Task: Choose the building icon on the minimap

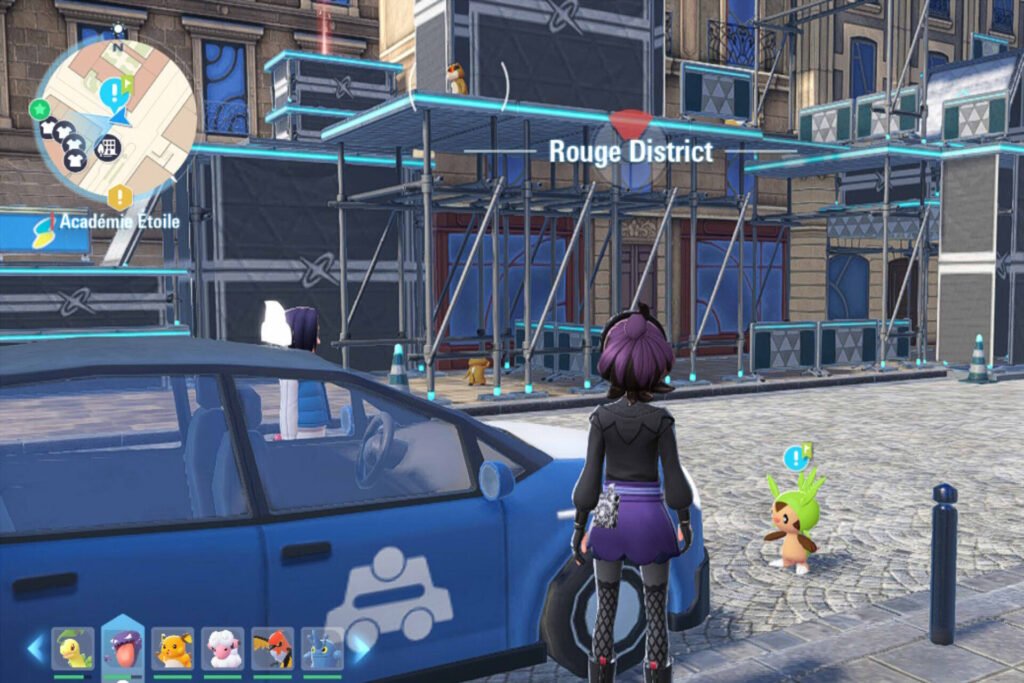Action: (x=107, y=149)
